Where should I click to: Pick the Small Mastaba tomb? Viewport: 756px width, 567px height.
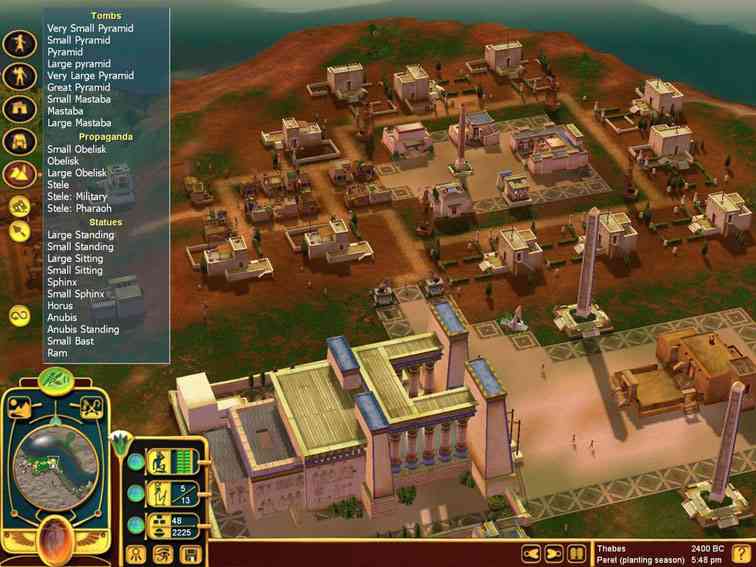79,99
